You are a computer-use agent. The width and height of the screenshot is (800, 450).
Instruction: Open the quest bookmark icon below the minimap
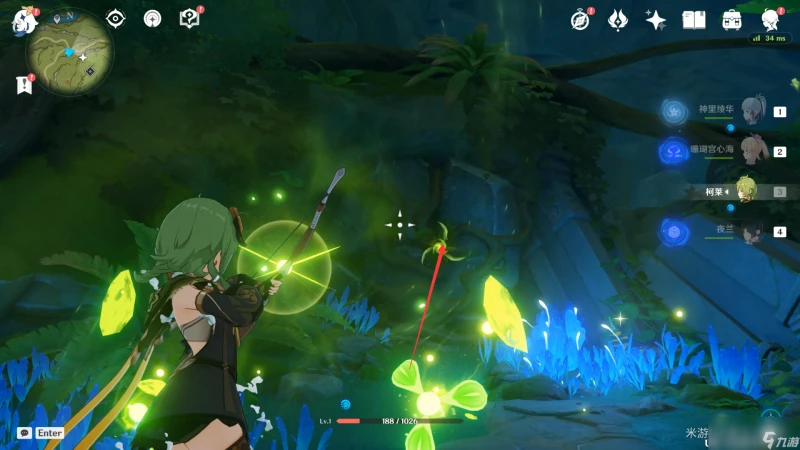24,86
